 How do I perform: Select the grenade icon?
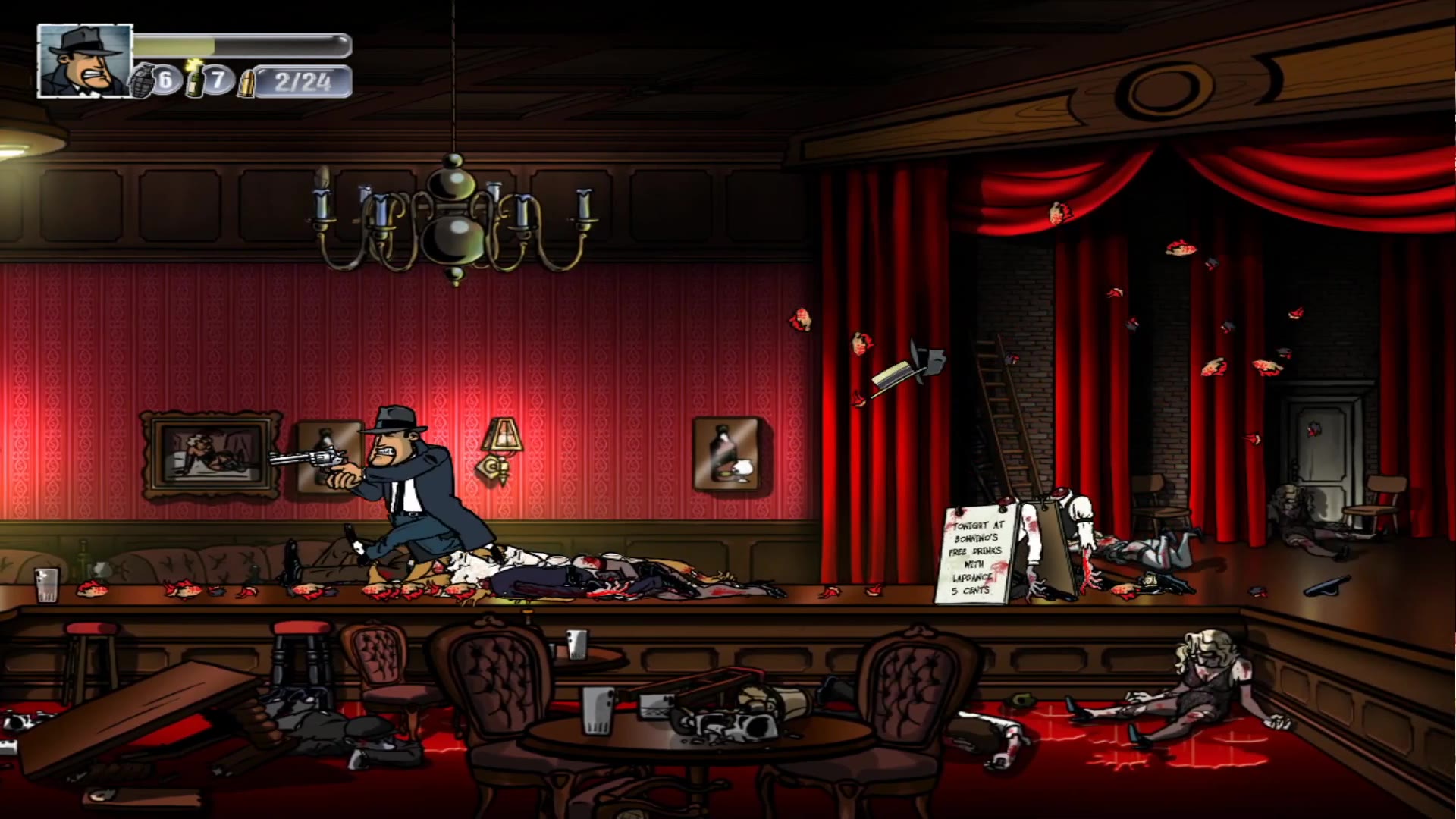[143, 81]
